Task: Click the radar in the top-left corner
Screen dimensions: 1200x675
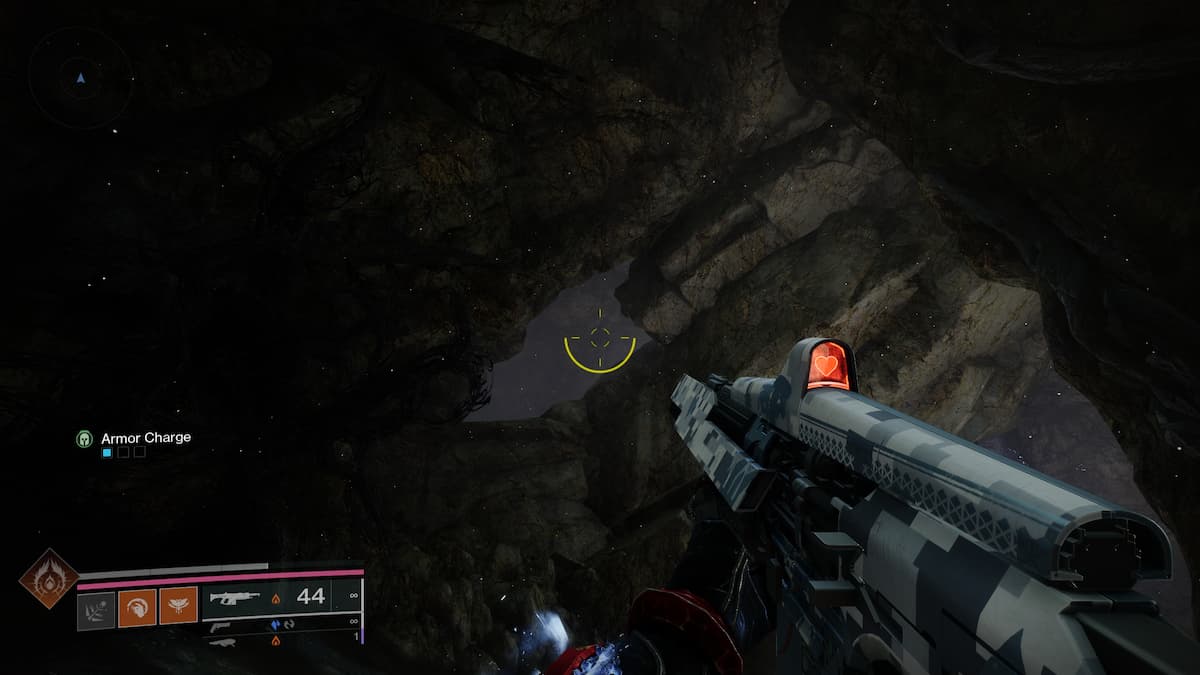Action: 80,77
